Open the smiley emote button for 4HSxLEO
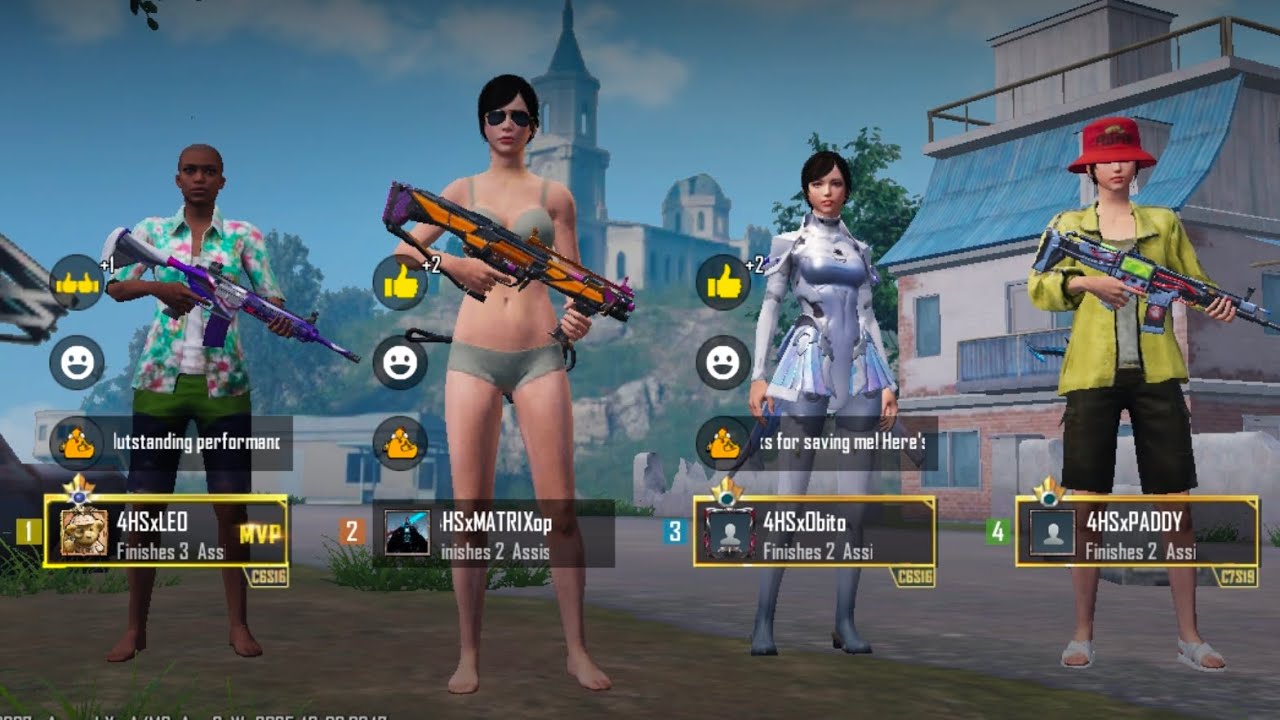Image resolution: width=1280 pixels, height=720 pixels. click(77, 362)
